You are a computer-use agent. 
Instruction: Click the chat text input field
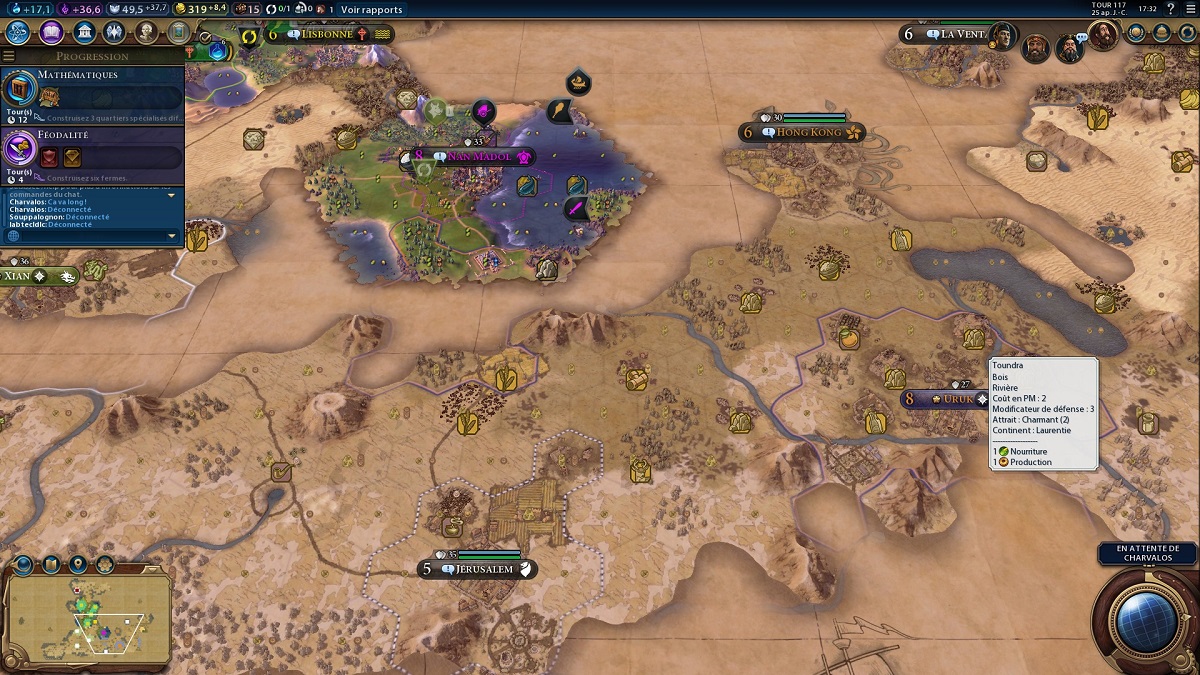[x=95, y=236]
